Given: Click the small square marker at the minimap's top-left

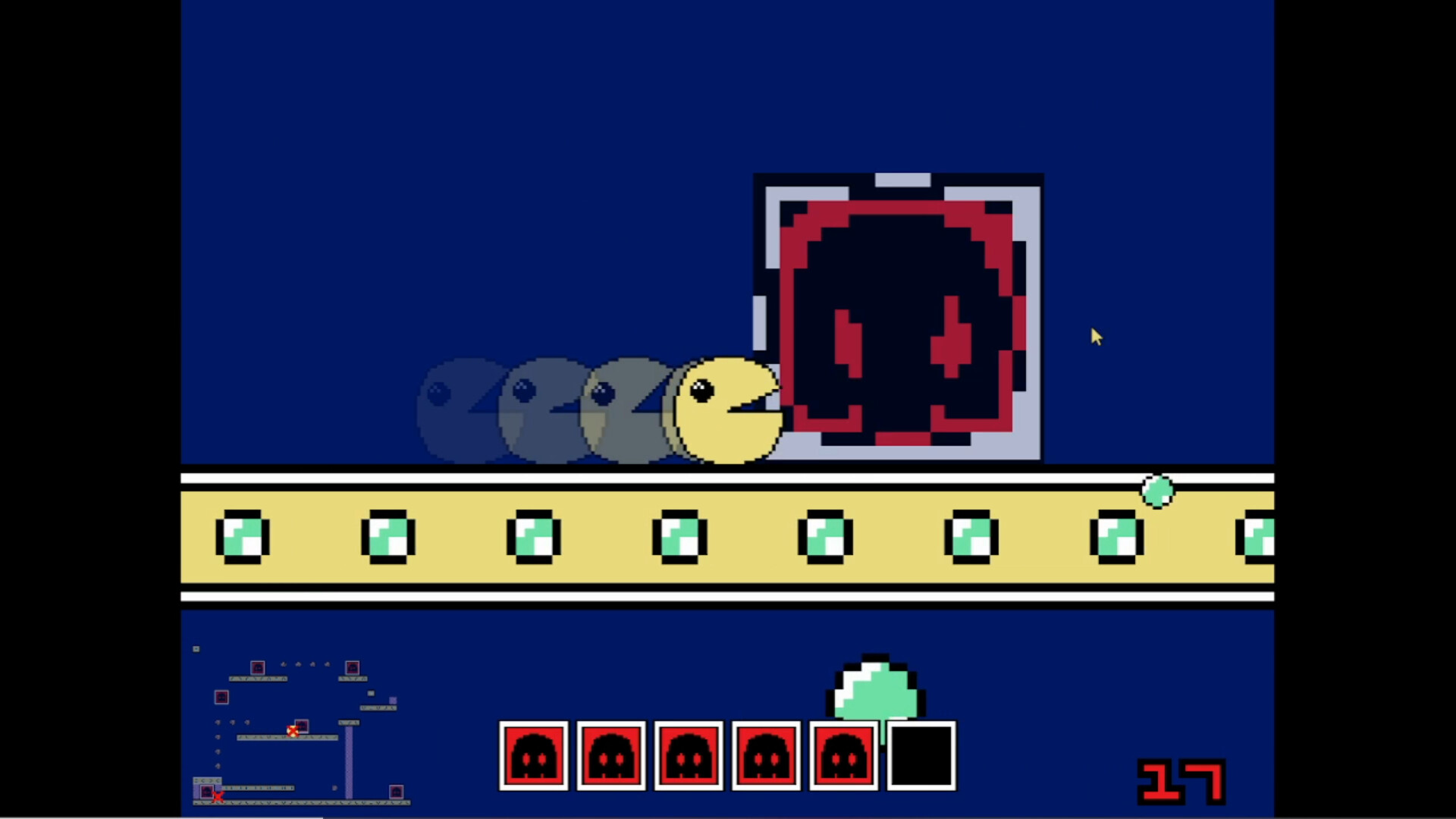Looking at the screenshot, I should pos(196,649).
